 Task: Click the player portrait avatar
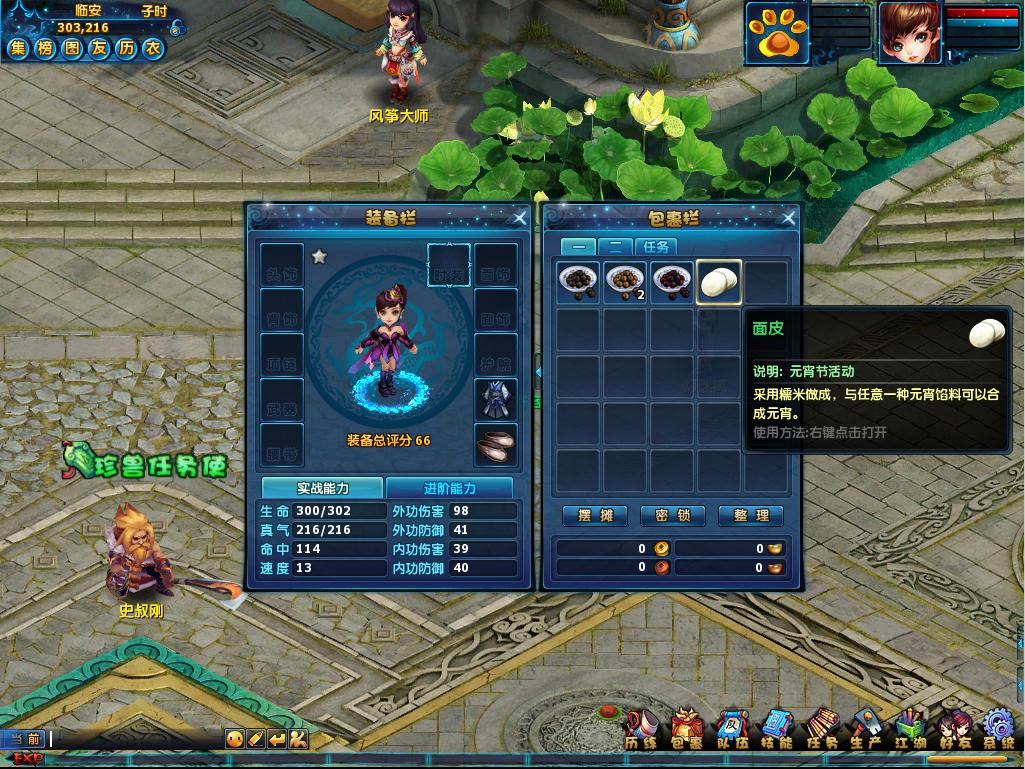point(908,32)
